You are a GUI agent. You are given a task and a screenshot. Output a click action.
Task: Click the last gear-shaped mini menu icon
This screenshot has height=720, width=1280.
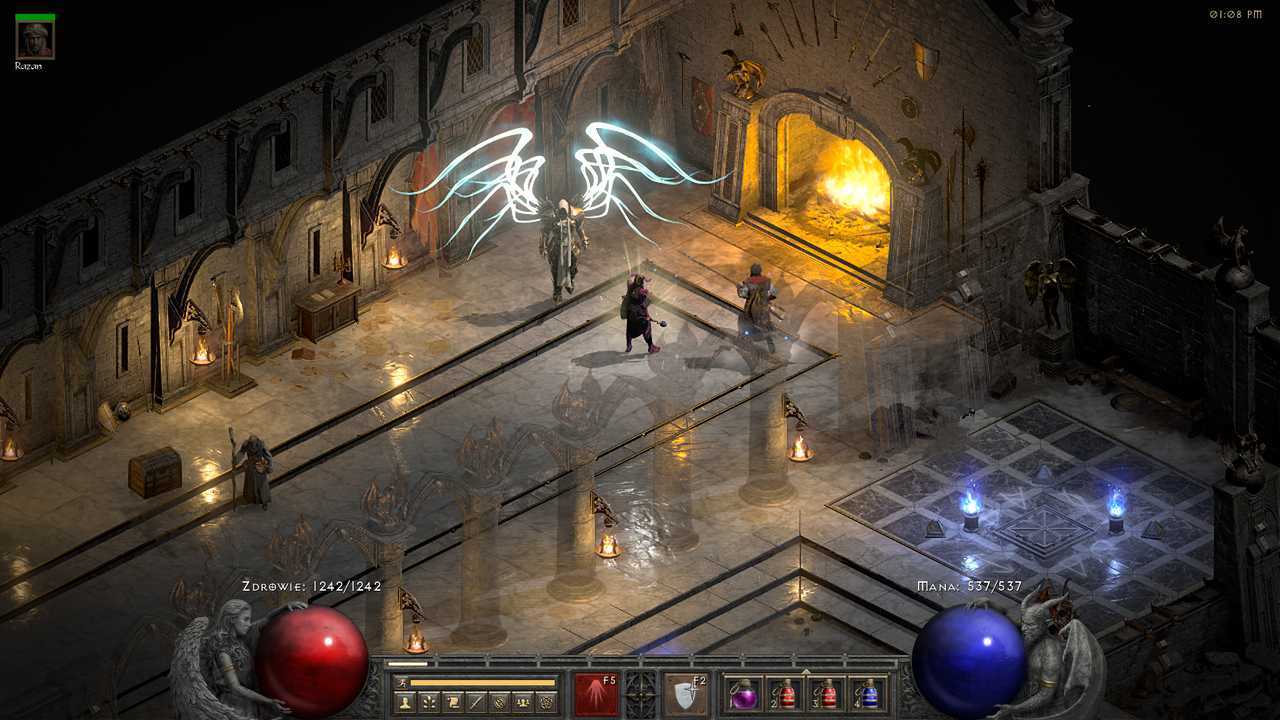(546, 702)
